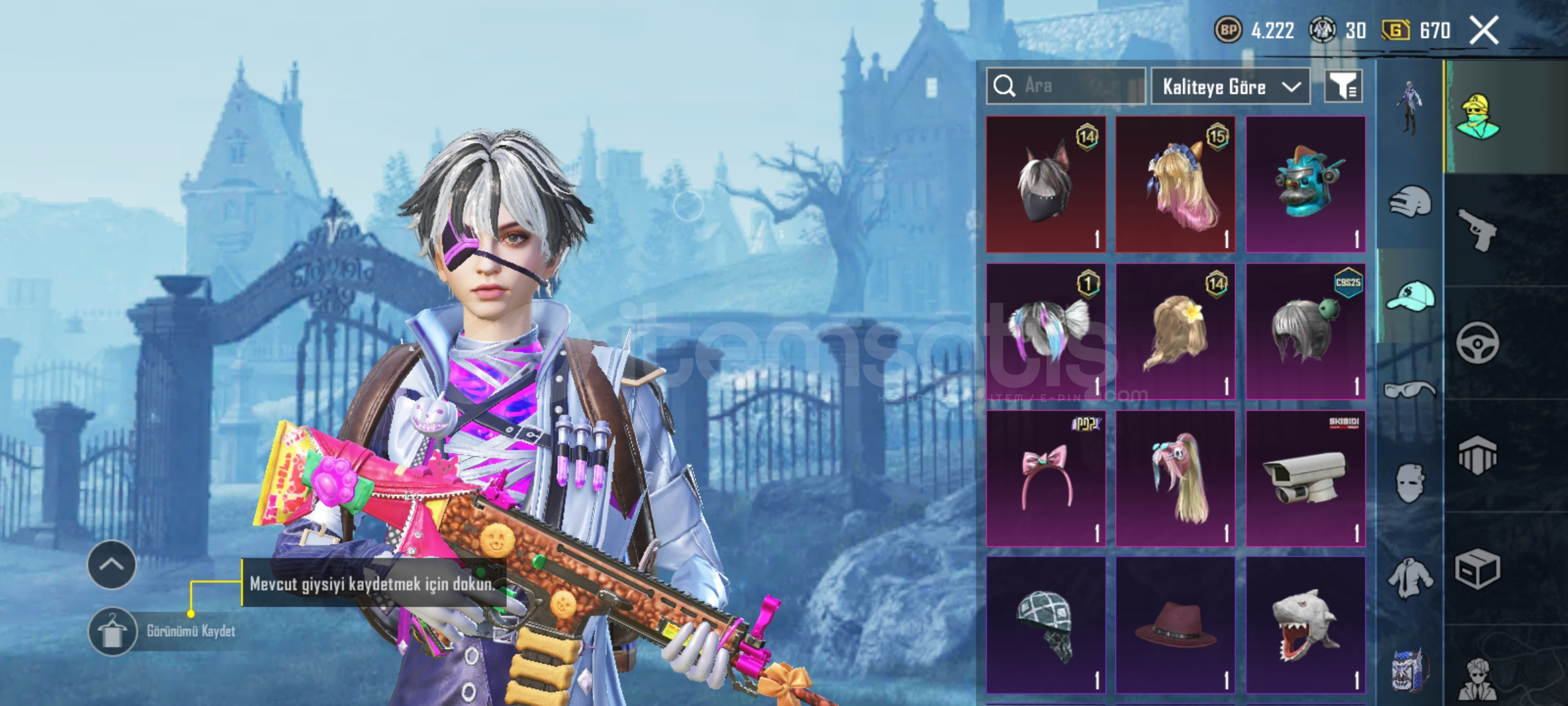1568x706 pixels.
Task: Open the glasses accessory category
Action: coord(1409,390)
